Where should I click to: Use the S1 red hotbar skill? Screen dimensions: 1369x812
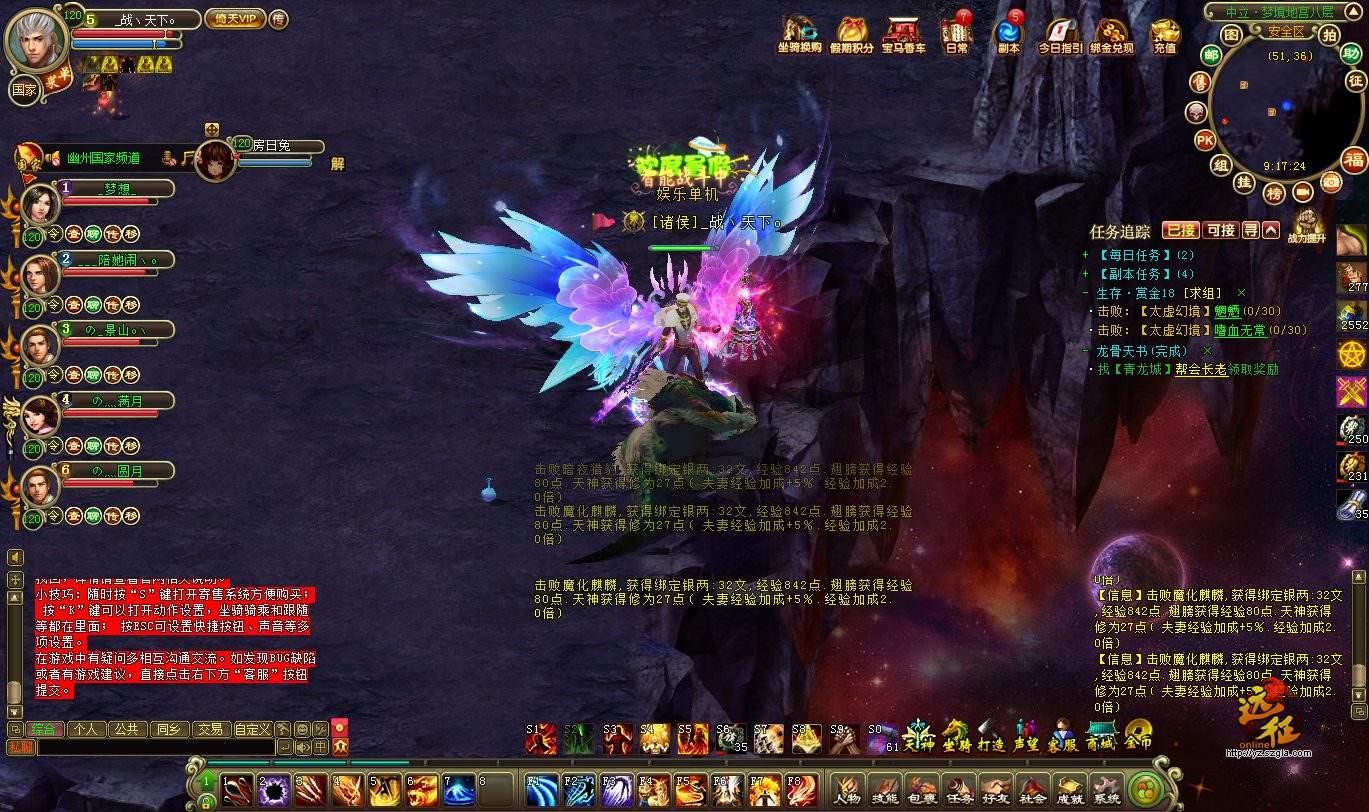point(541,738)
